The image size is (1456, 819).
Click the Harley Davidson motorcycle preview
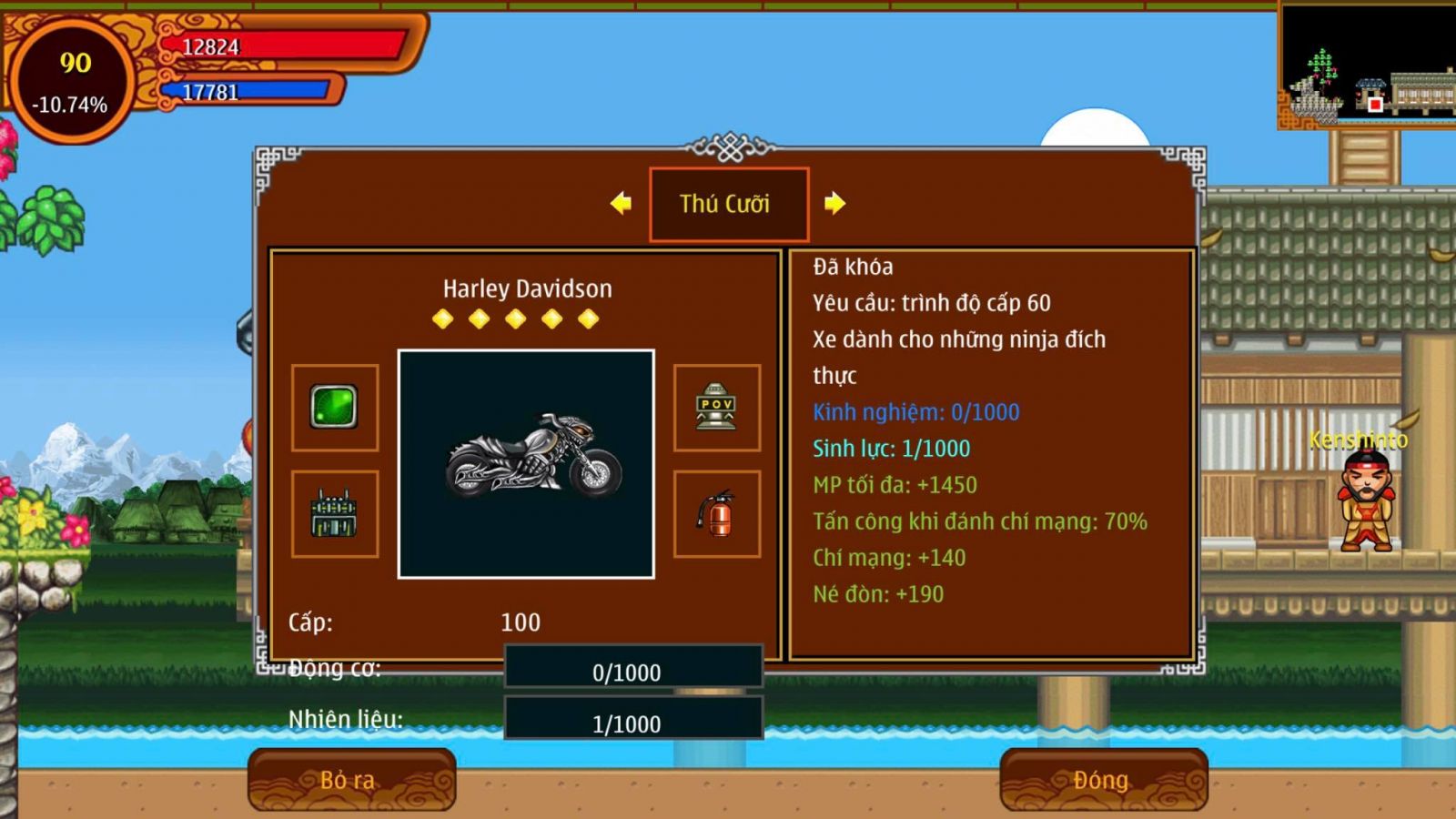tap(526, 463)
